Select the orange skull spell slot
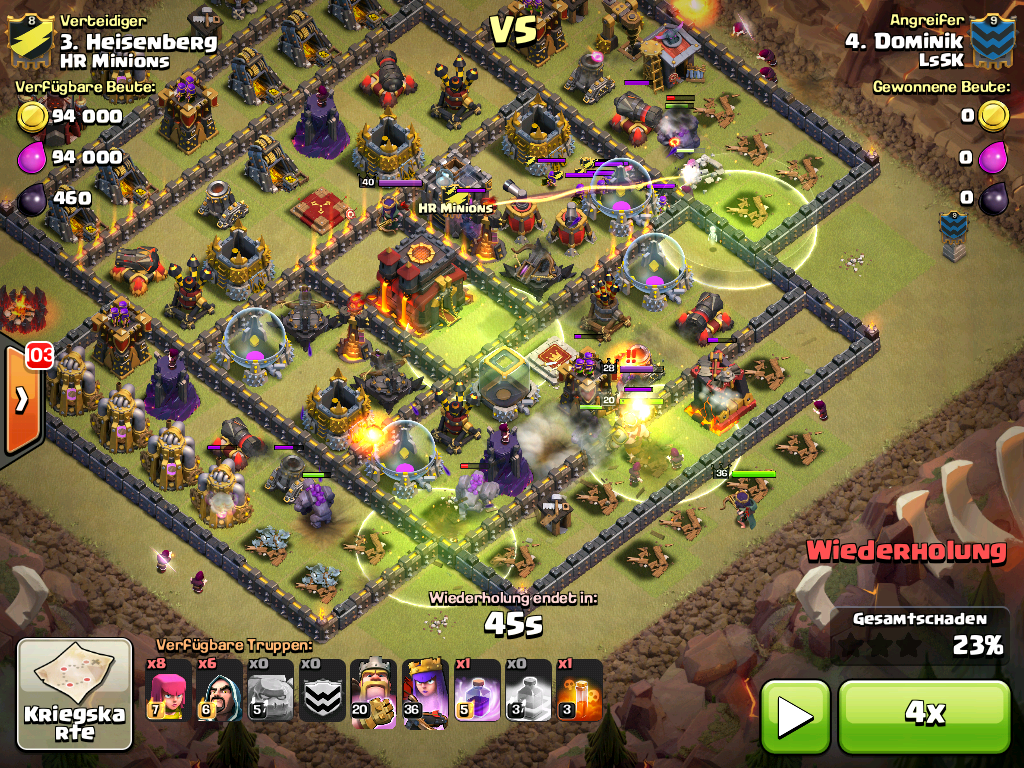 [x=579, y=690]
